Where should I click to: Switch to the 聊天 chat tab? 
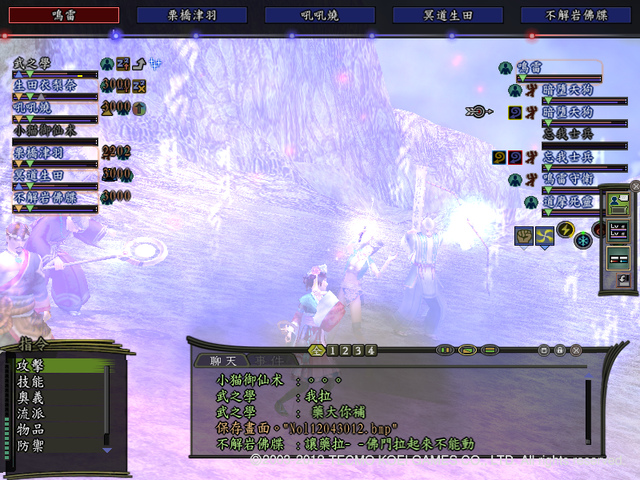click(x=222, y=361)
